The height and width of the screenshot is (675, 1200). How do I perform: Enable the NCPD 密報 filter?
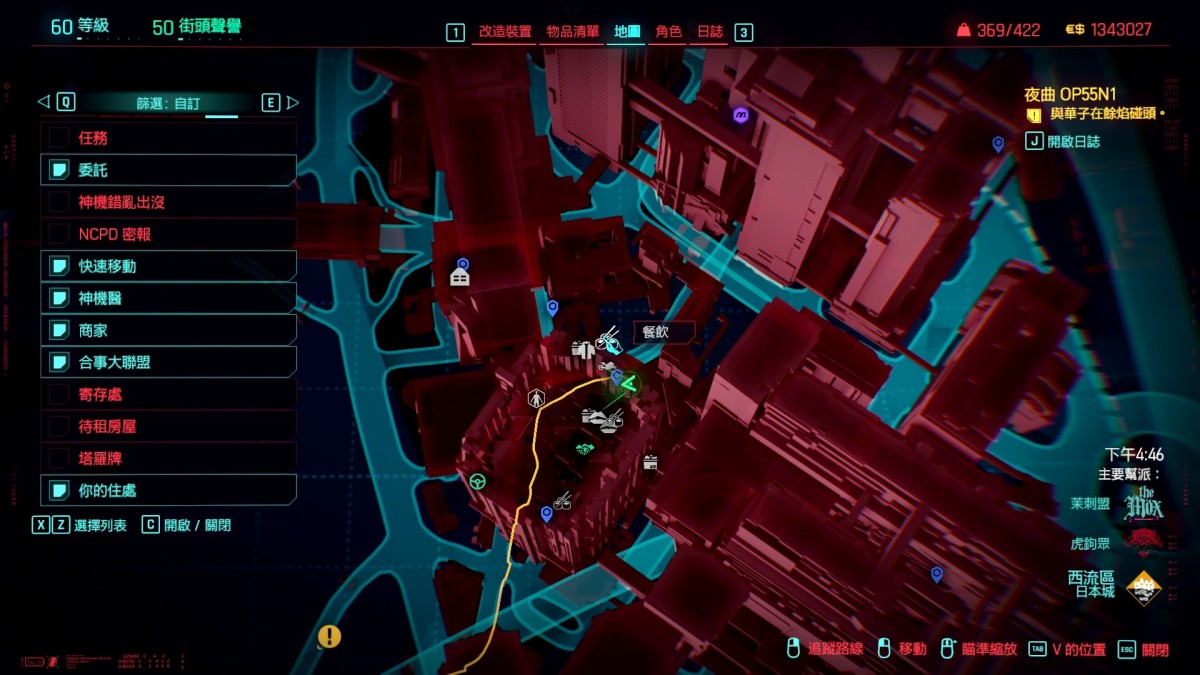tap(60, 234)
